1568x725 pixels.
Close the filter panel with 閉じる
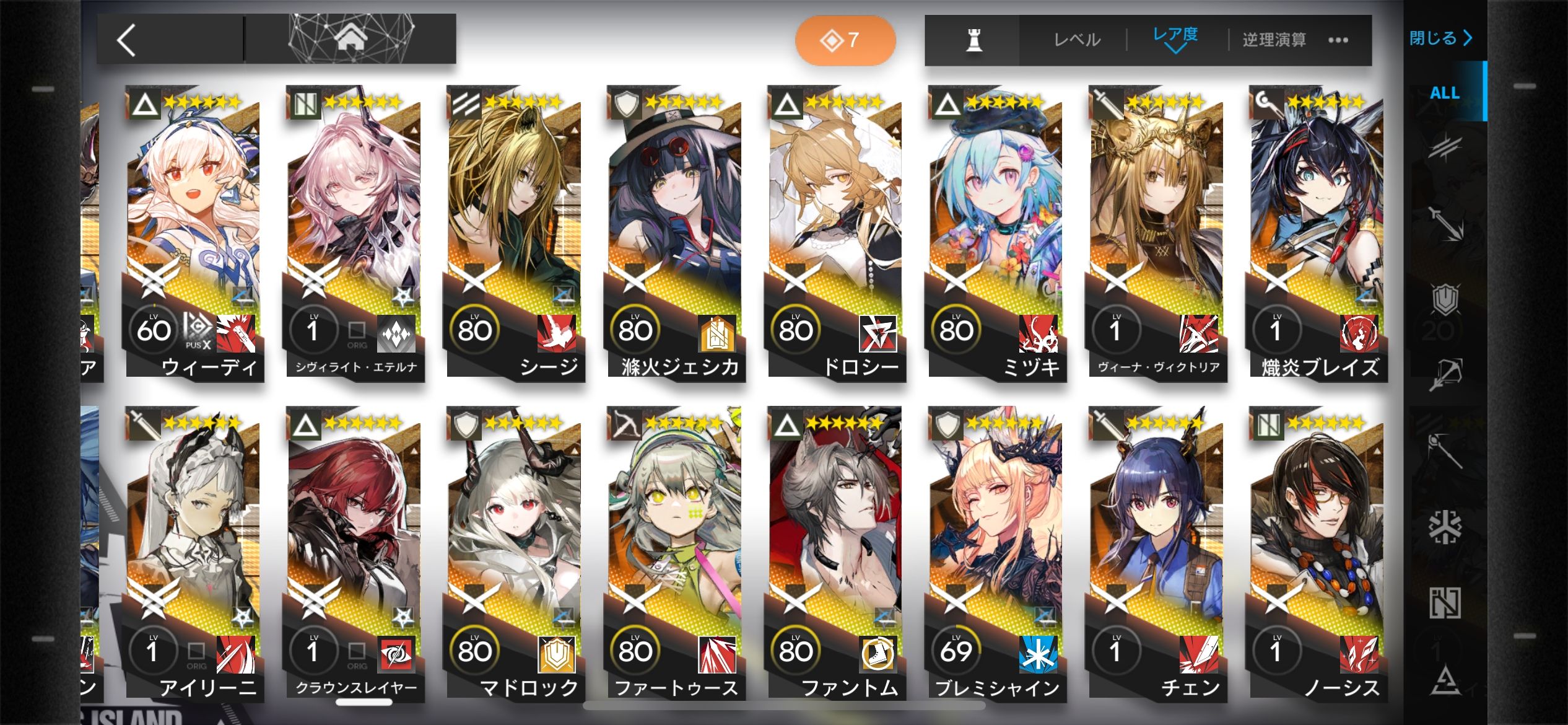[x=1440, y=38]
